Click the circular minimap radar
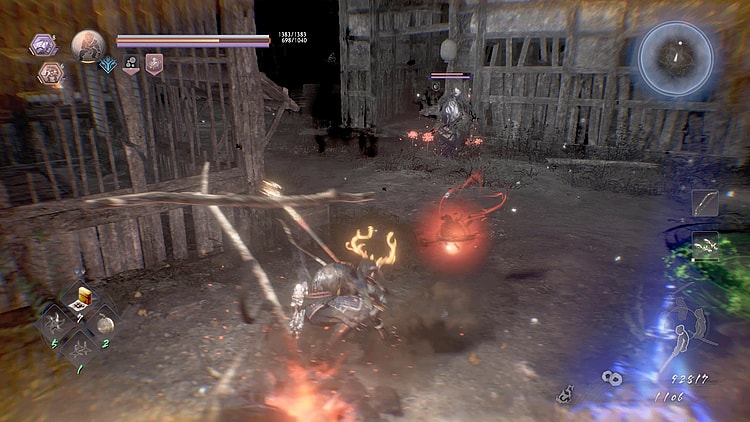The width and height of the screenshot is (750, 422). 676,59
